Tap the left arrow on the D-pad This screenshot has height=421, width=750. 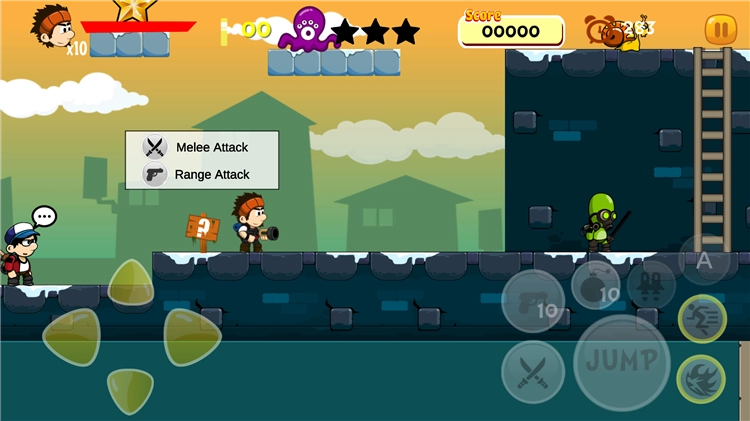71,336
